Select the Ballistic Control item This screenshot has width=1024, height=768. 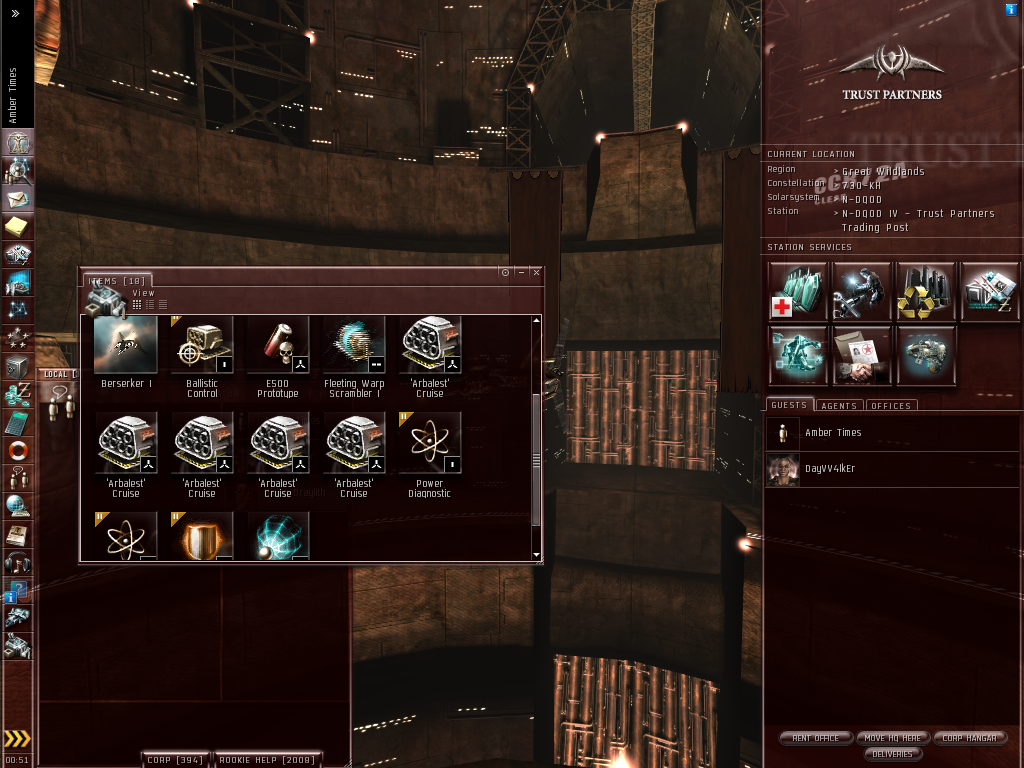point(202,346)
